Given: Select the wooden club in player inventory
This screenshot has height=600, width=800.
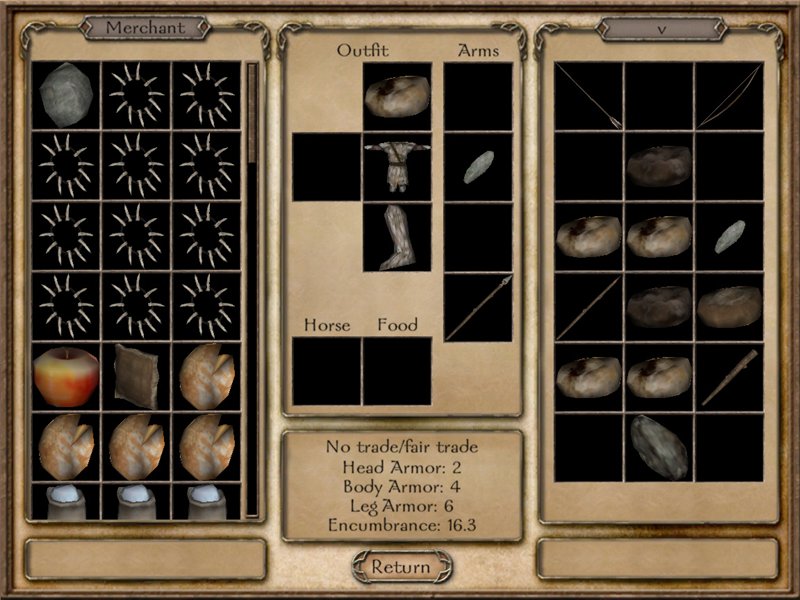Looking at the screenshot, I should 729,376.
